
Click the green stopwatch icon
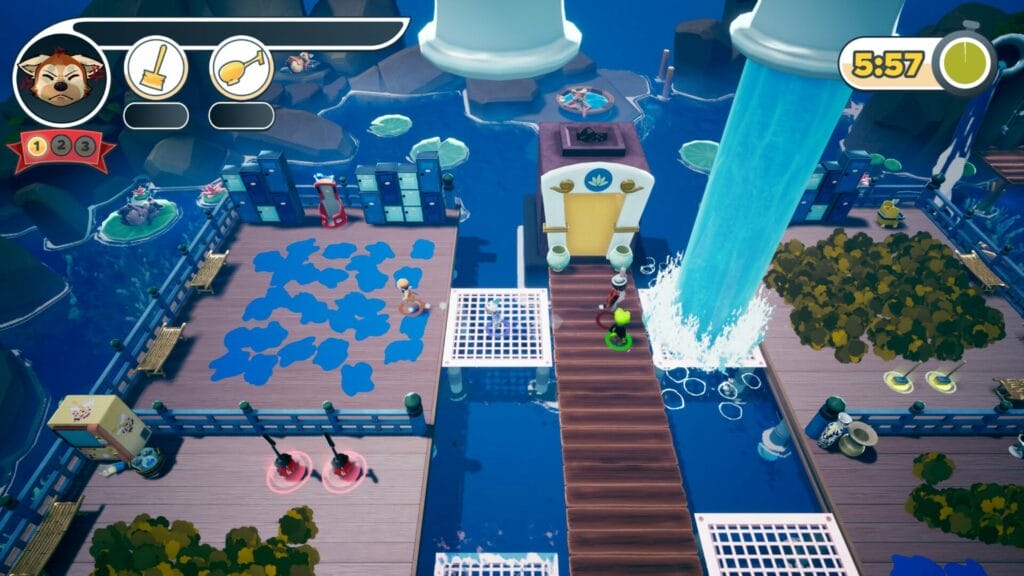(964, 65)
